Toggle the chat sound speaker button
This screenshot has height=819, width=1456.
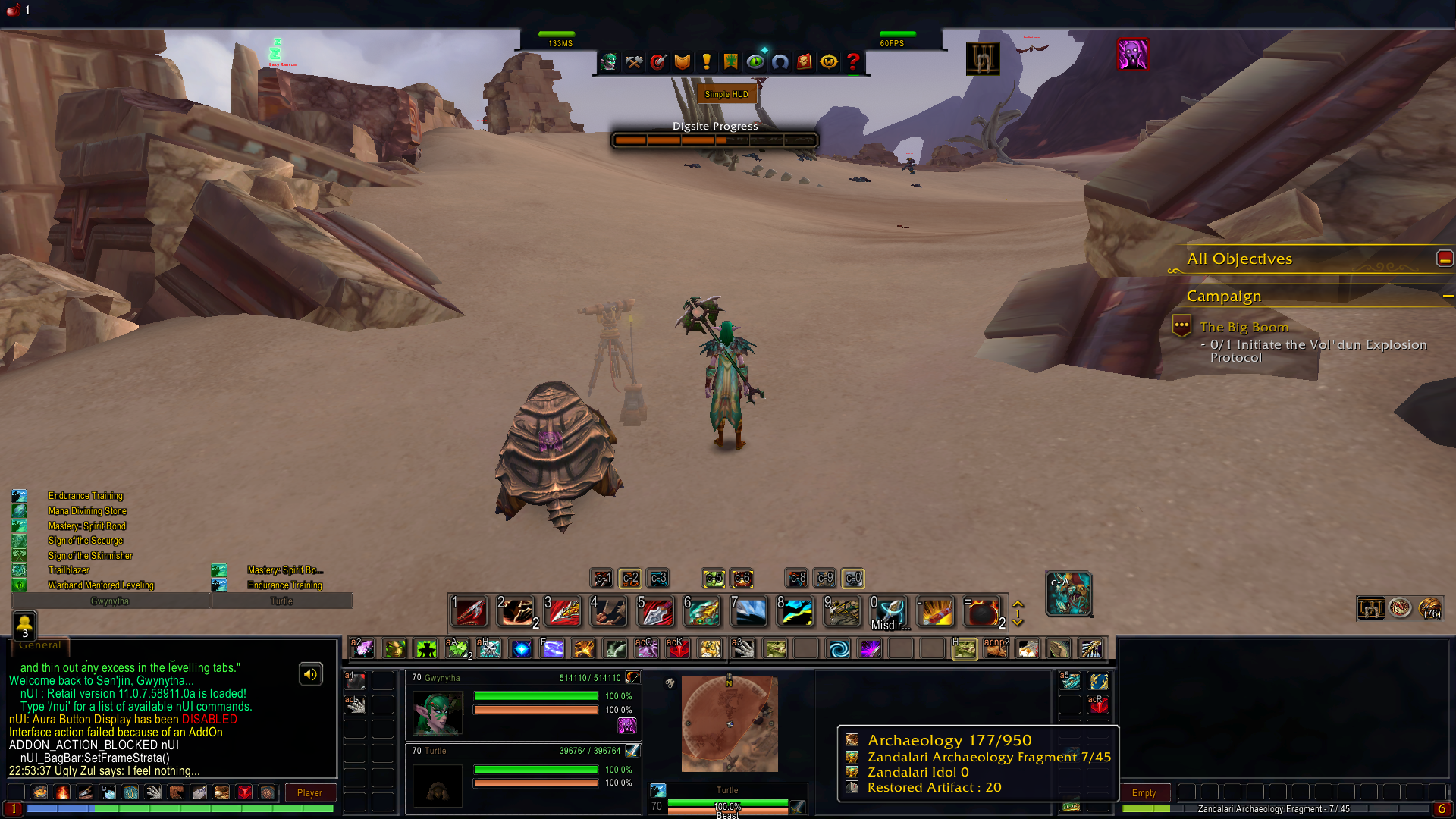310,673
